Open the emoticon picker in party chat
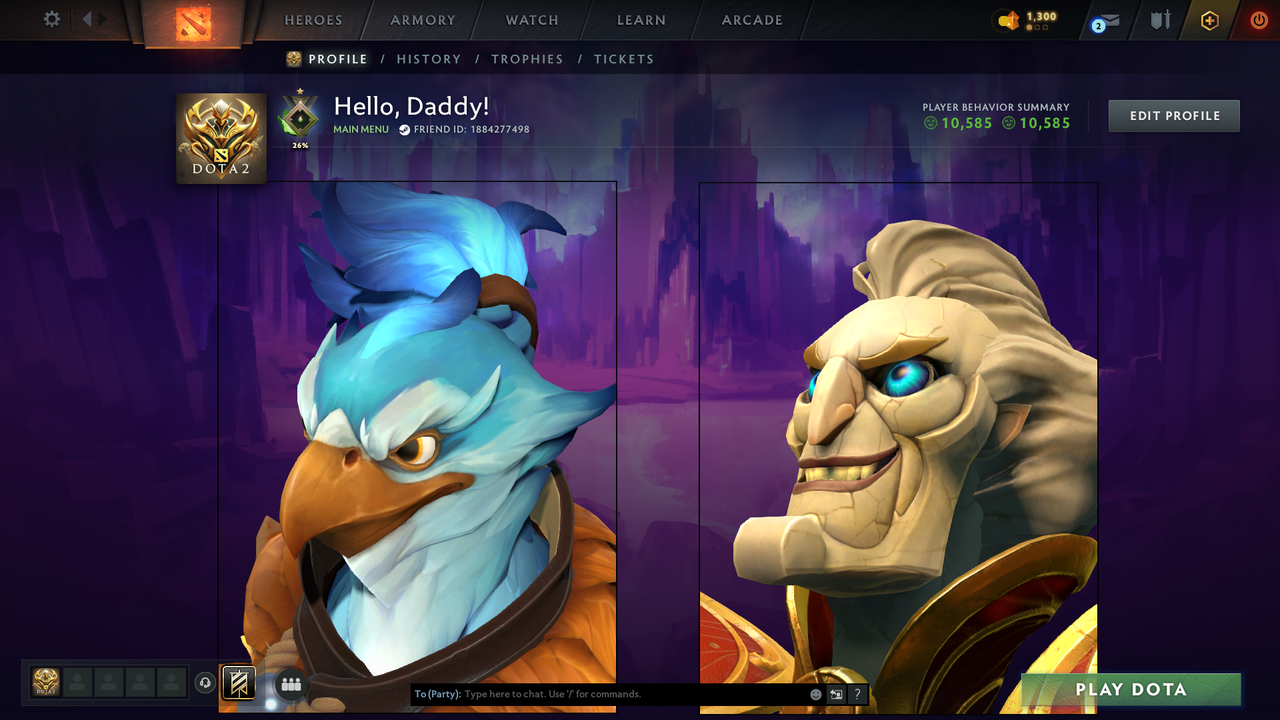Viewport: 1280px width, 720px height. tap(814, 693)
